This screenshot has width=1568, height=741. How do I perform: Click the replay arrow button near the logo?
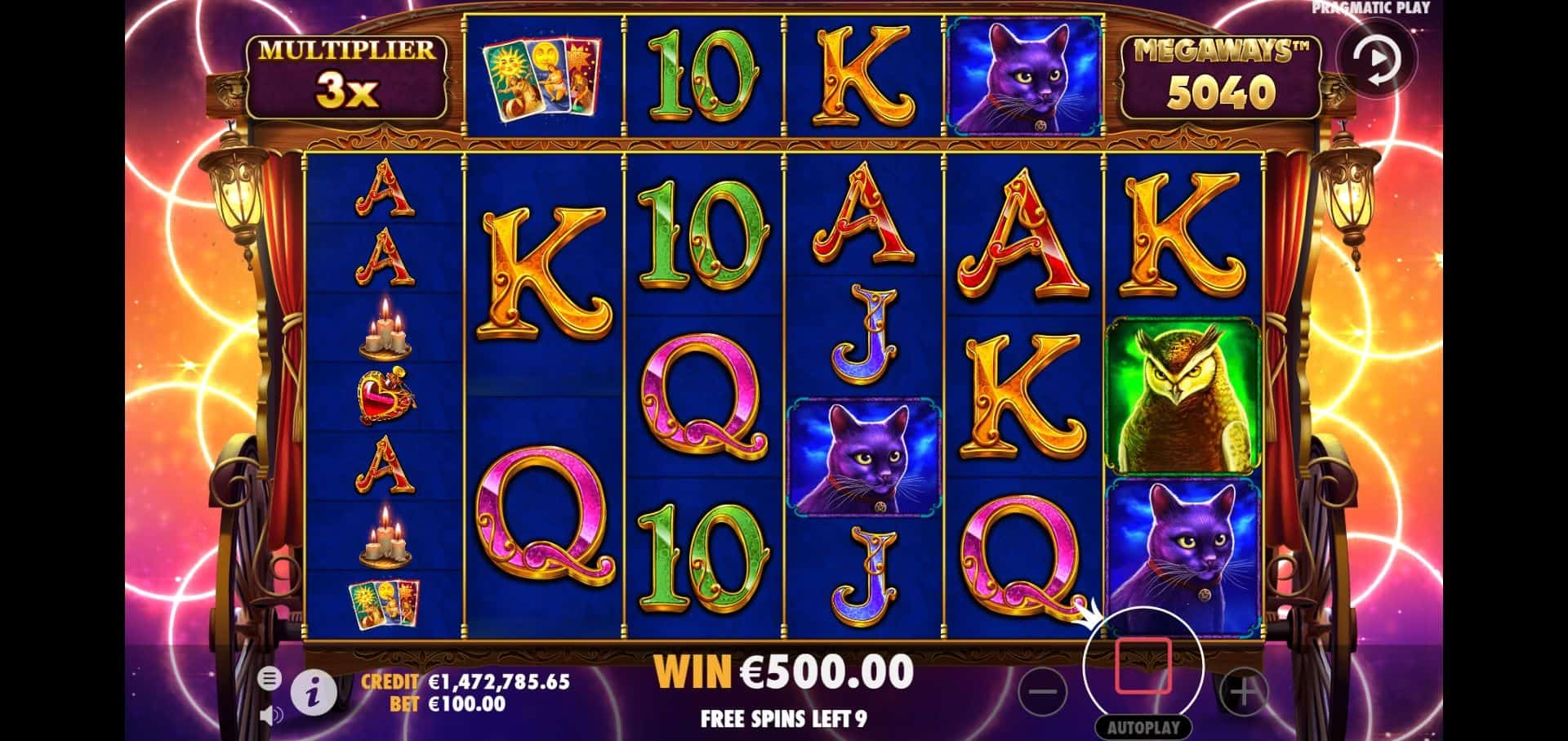tap(1377, 60)
